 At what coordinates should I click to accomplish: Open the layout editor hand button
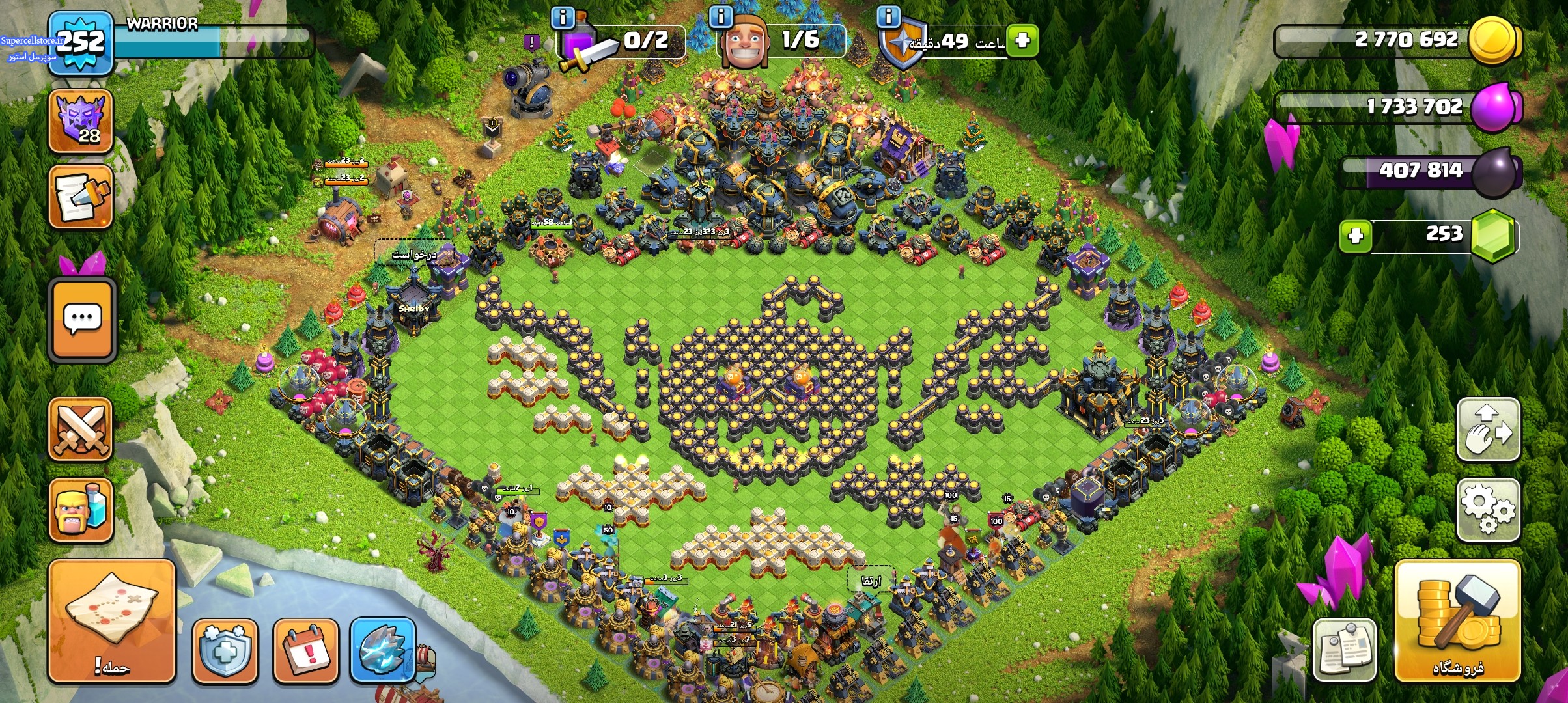(1488, 430)
